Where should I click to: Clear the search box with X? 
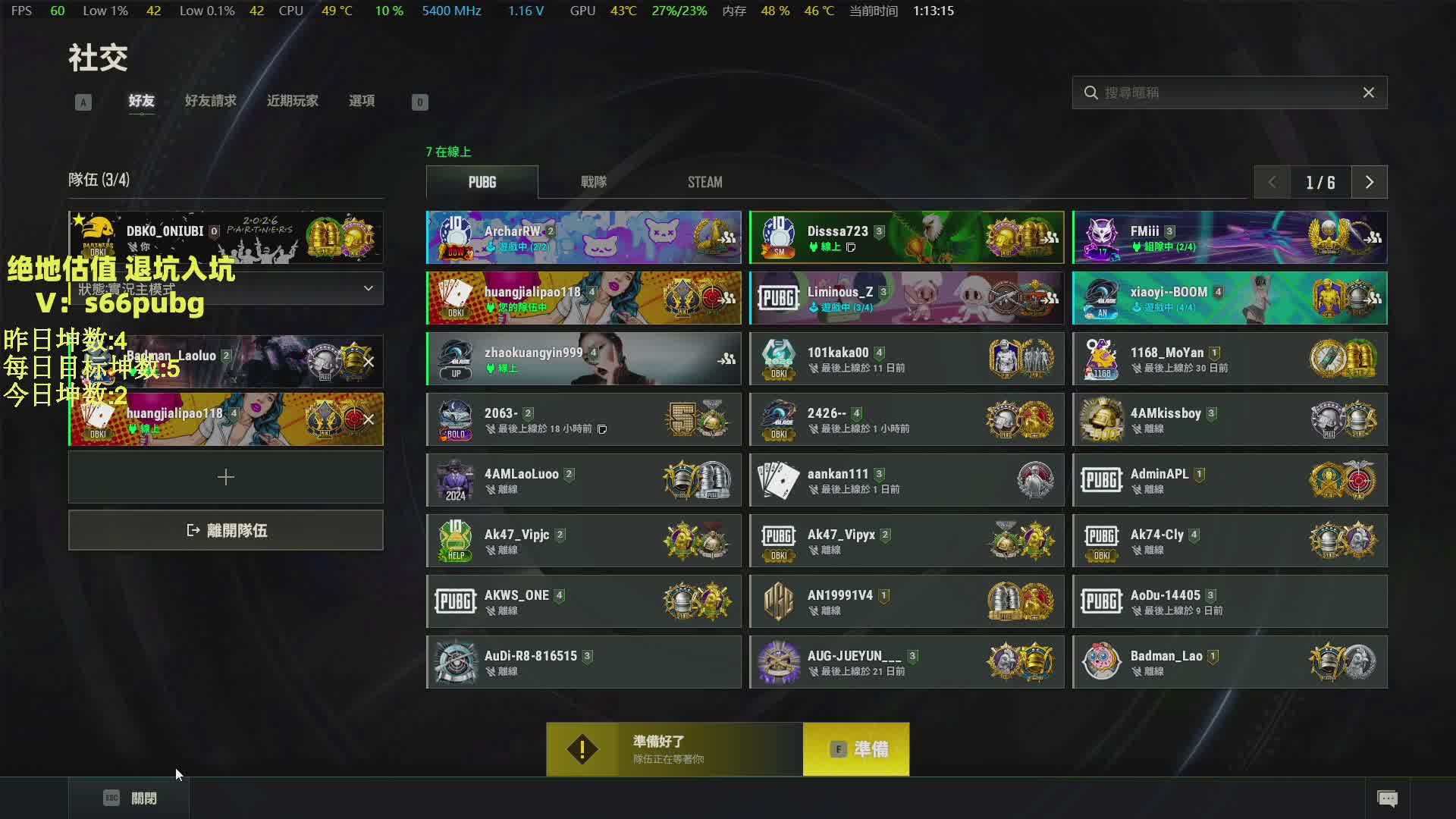tap(1368, 93)
